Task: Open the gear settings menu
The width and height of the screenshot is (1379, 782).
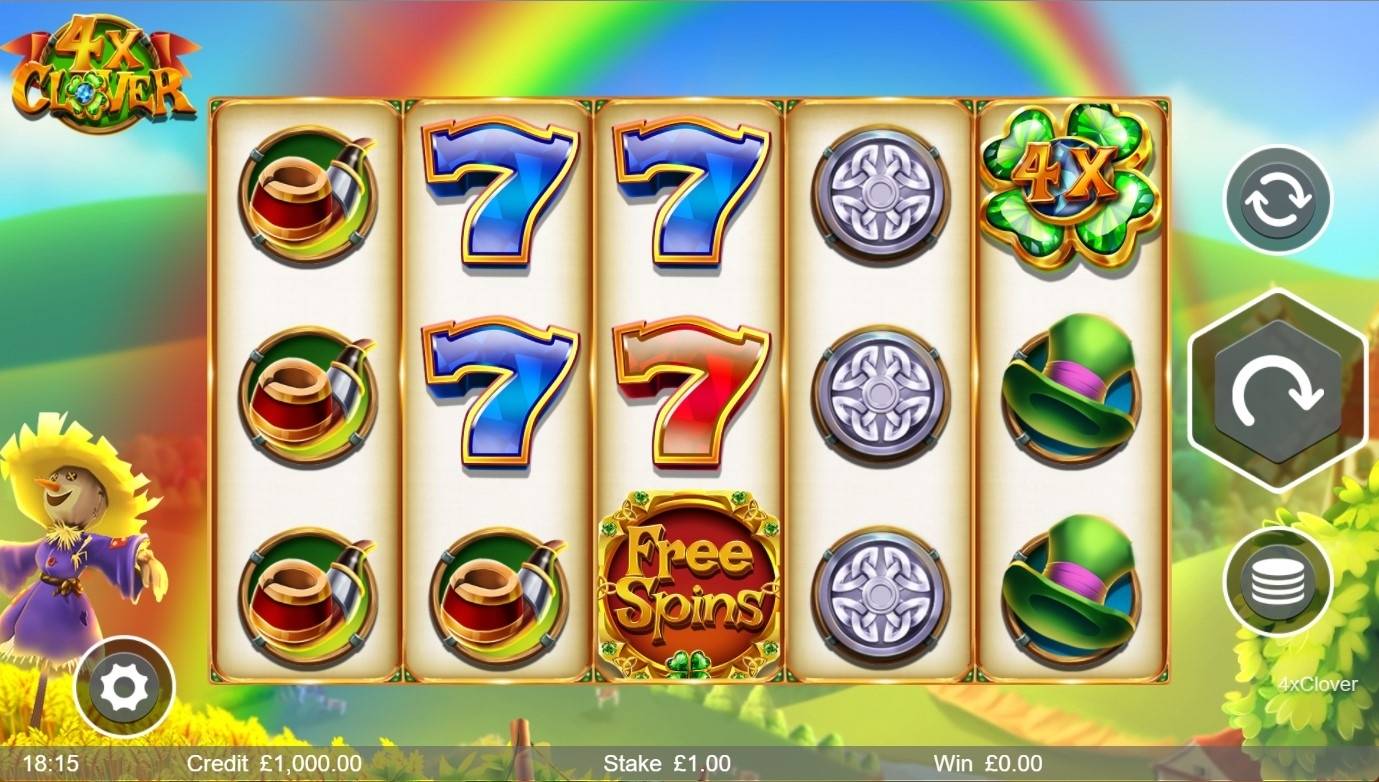Action: tap(125, 687)
